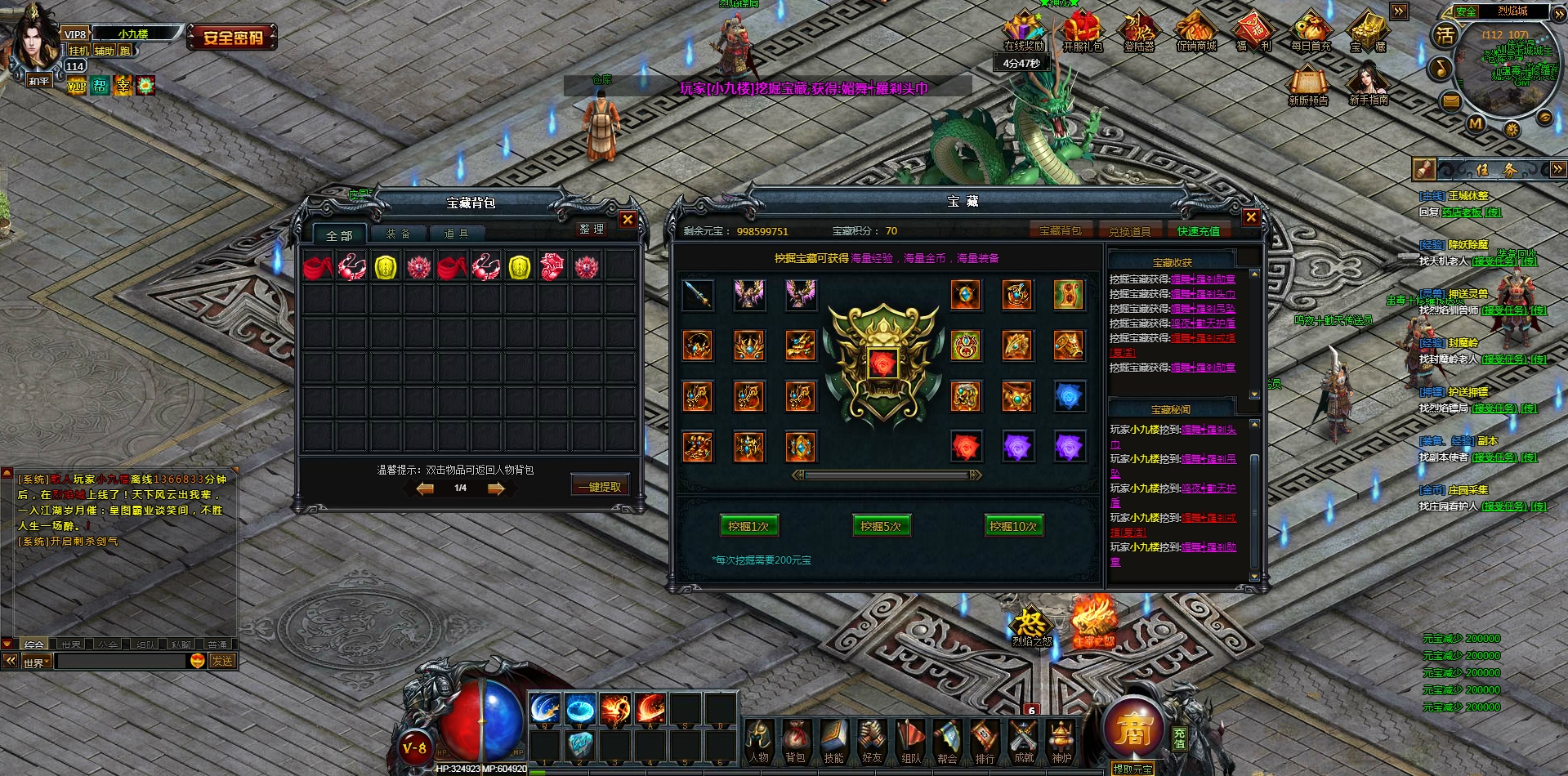Screen dimensions: 1568x776
Task: Close the 宝藏背包 bag window
Action: [x=627, y=220]
